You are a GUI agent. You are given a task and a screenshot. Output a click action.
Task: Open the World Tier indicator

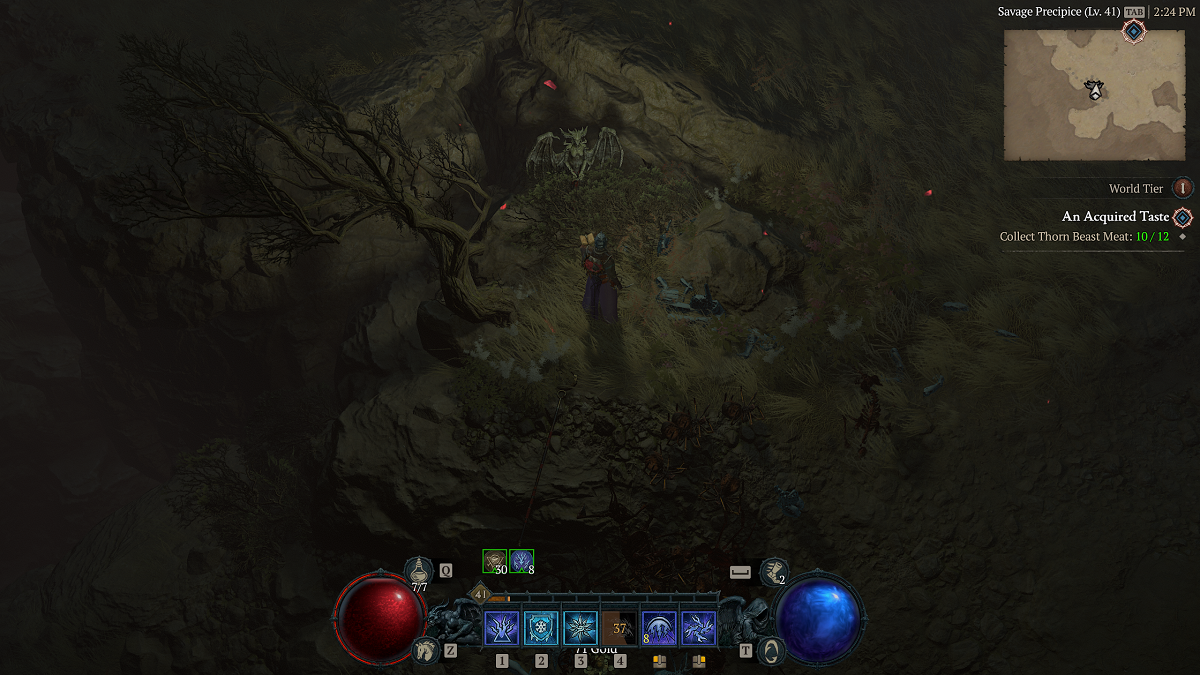click(x=1183, y=188)
